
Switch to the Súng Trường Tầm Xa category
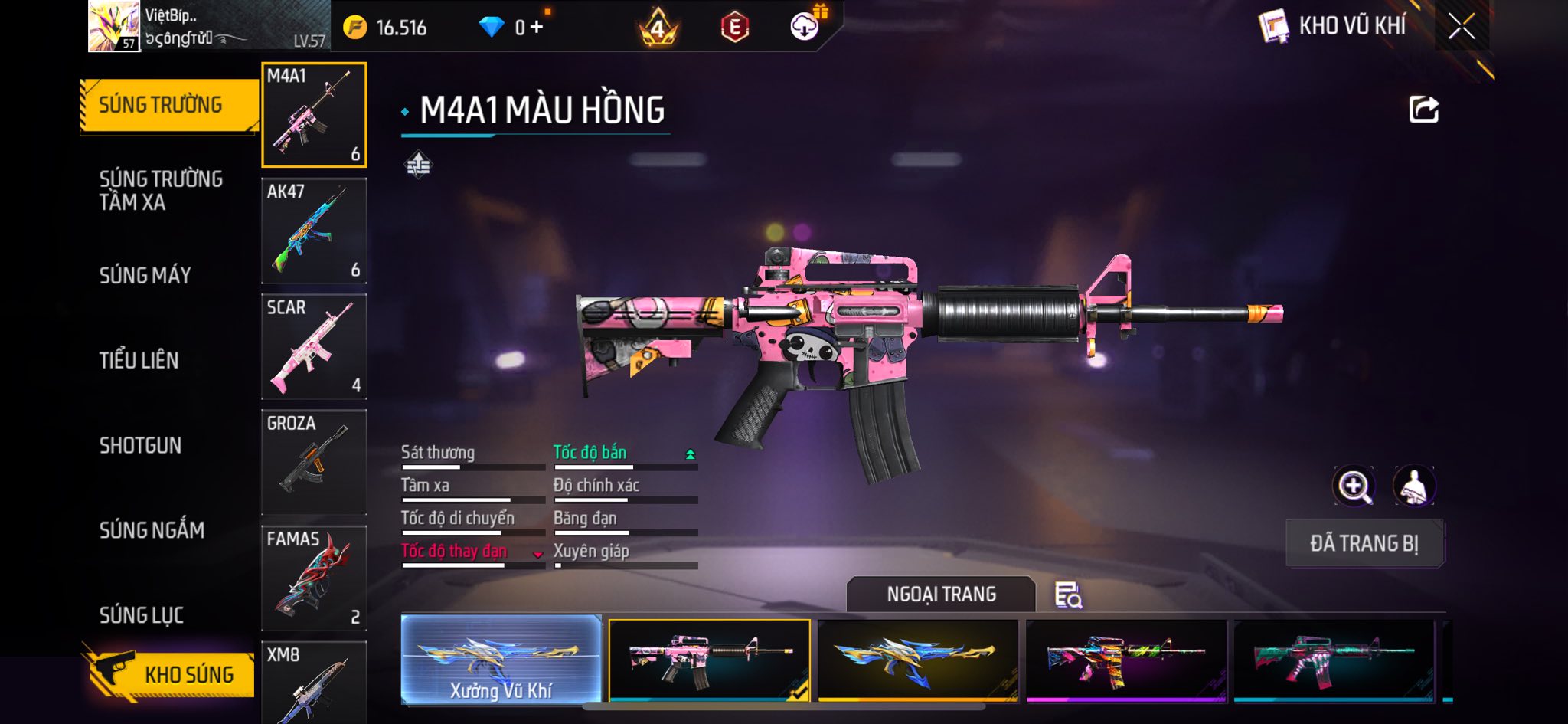(x=161, y=190)
